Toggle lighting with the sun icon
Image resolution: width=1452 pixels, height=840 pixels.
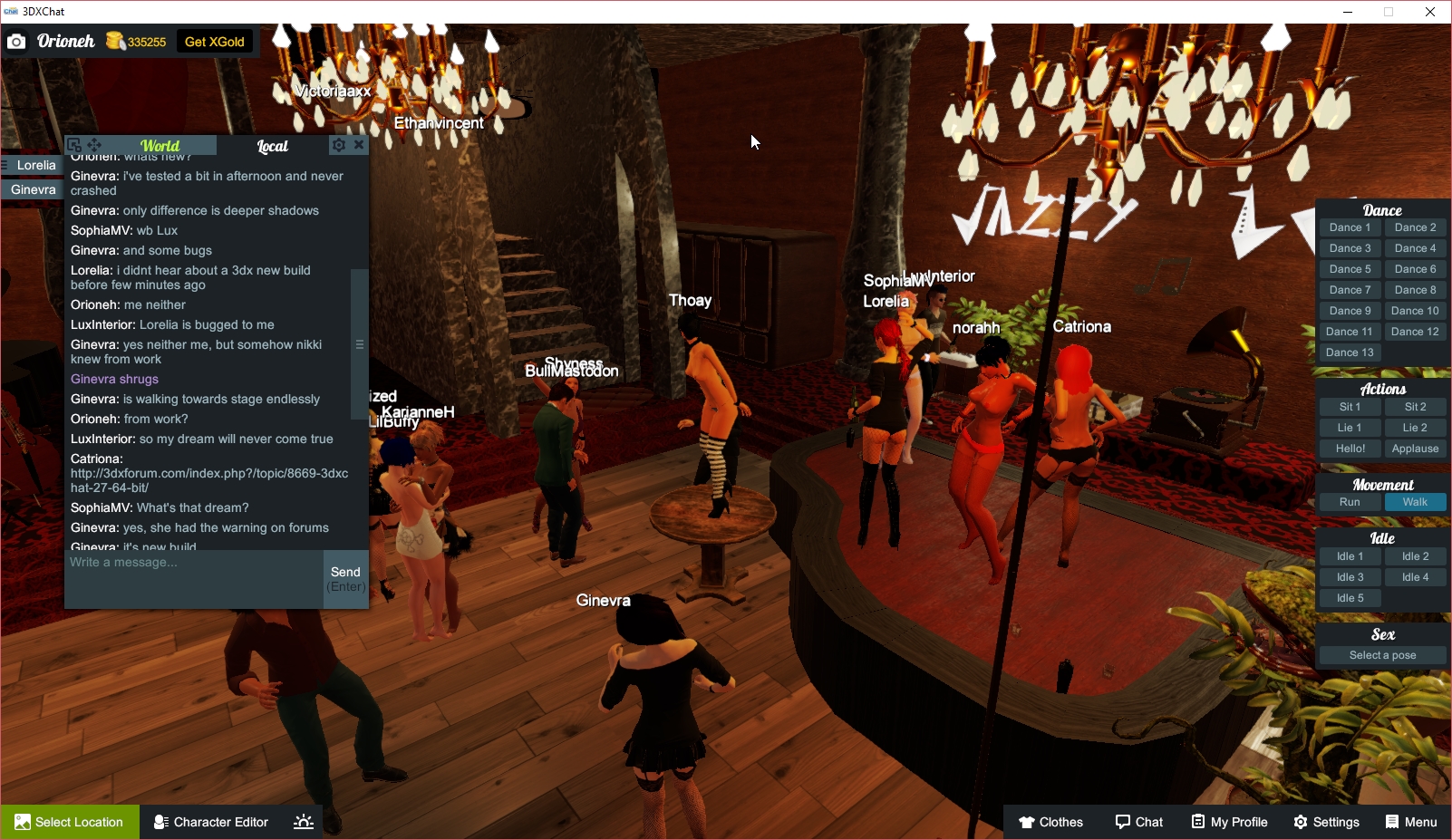coord(302,822)
